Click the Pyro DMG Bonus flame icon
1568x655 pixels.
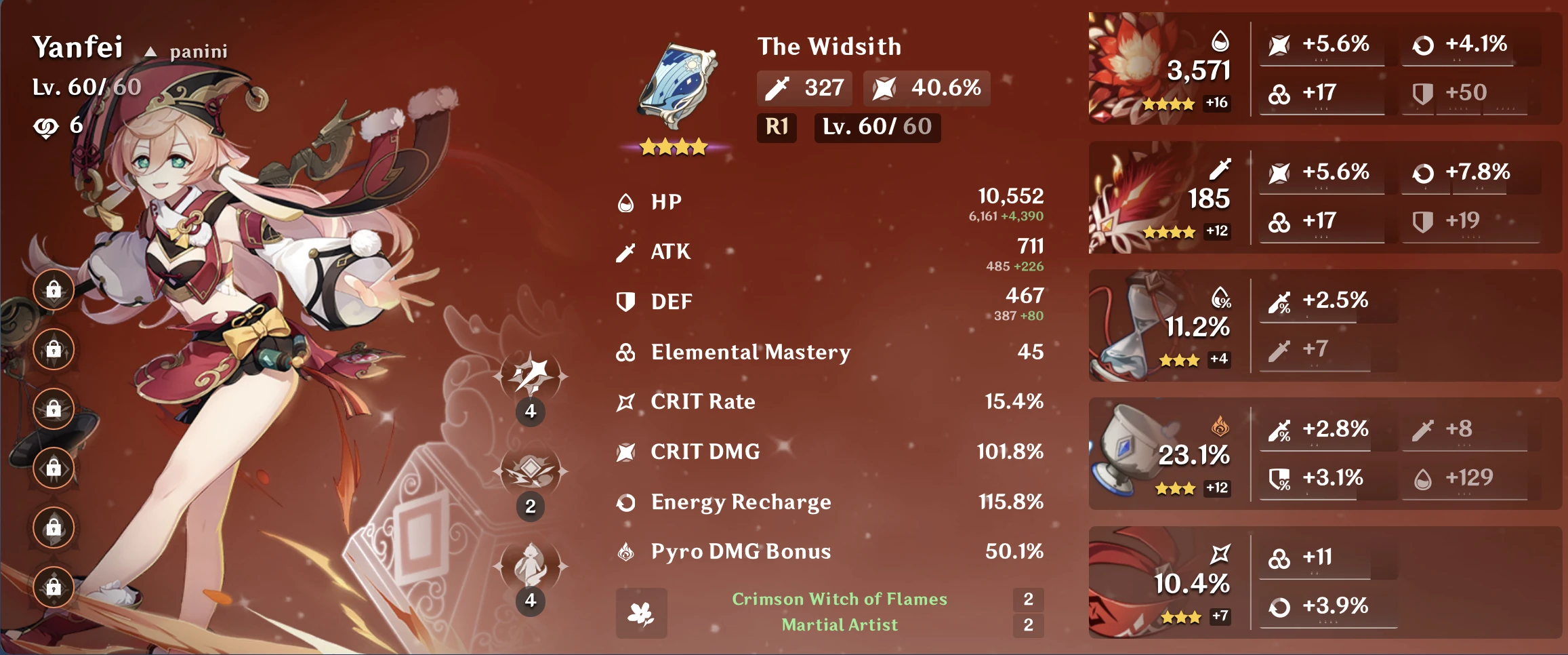(627, 551)
